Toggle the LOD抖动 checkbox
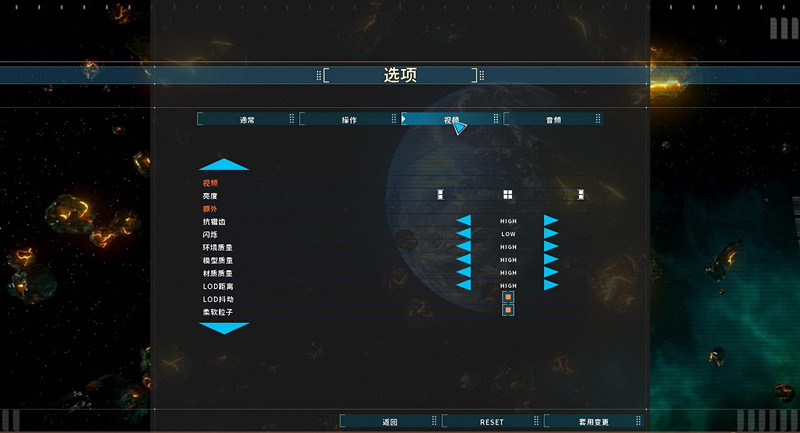The width and height of the screenshot is (800, 433). [508, 298]
